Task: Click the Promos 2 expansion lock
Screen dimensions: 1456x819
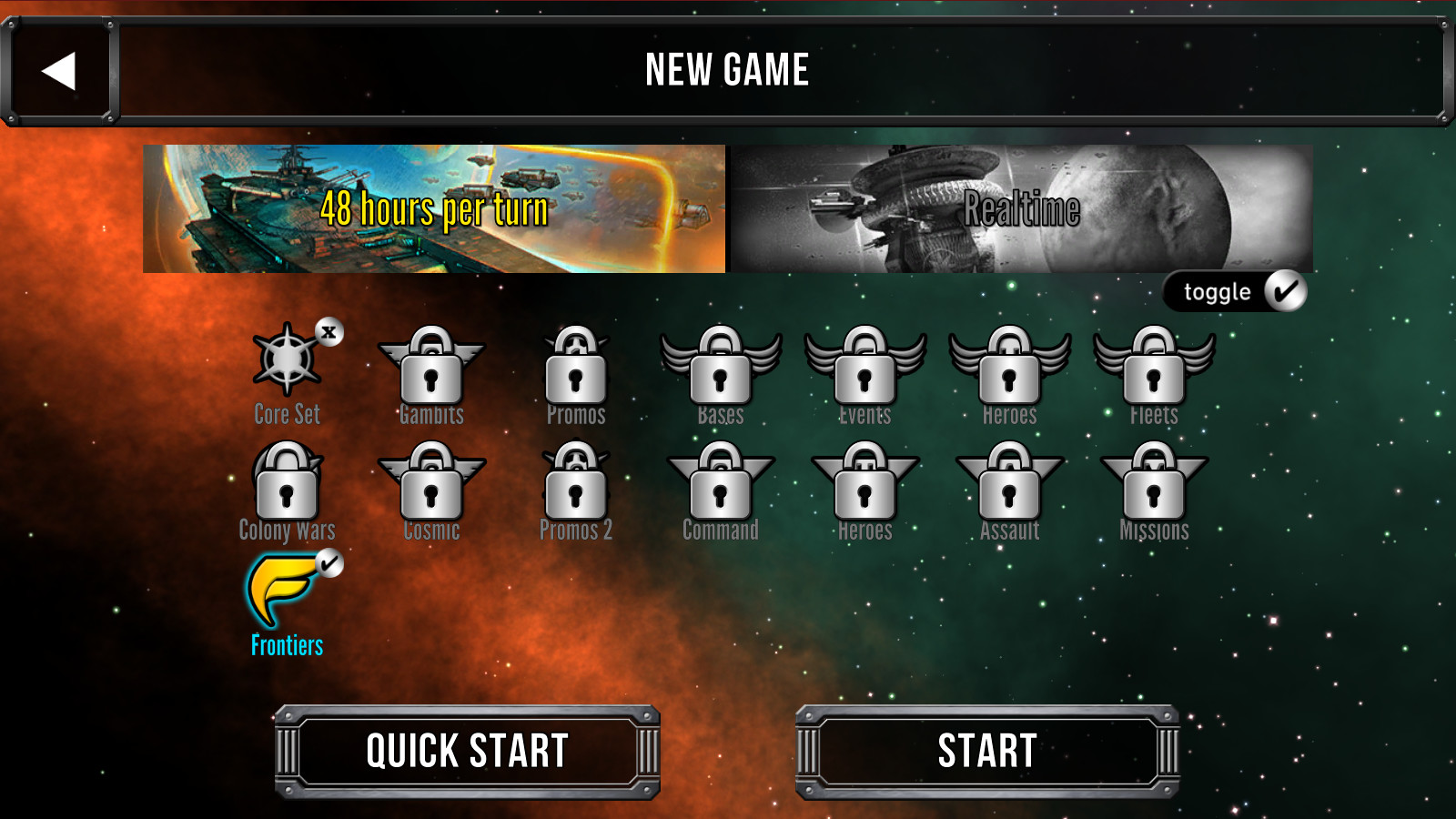Action: [575, 487]
